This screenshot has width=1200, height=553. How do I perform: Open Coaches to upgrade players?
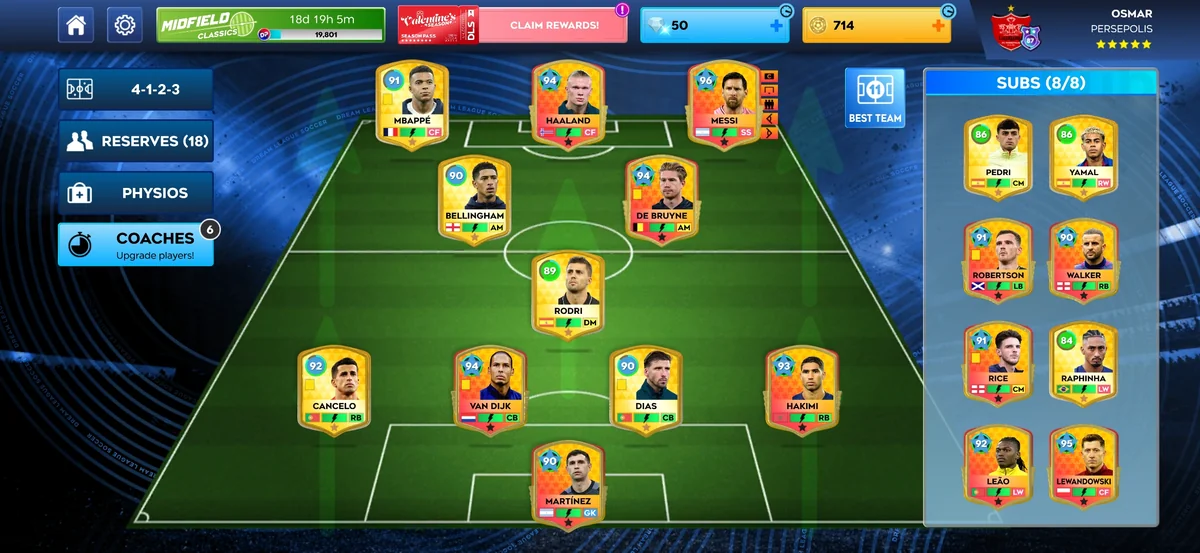point(136,245)
